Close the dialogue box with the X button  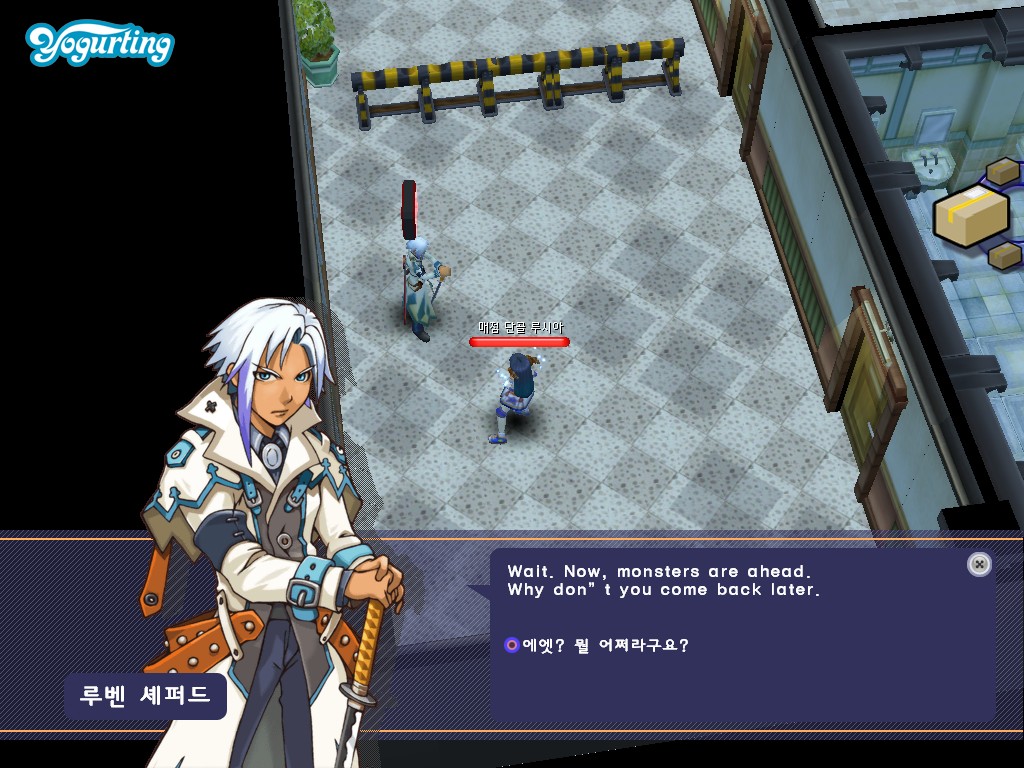coord(980,564)
